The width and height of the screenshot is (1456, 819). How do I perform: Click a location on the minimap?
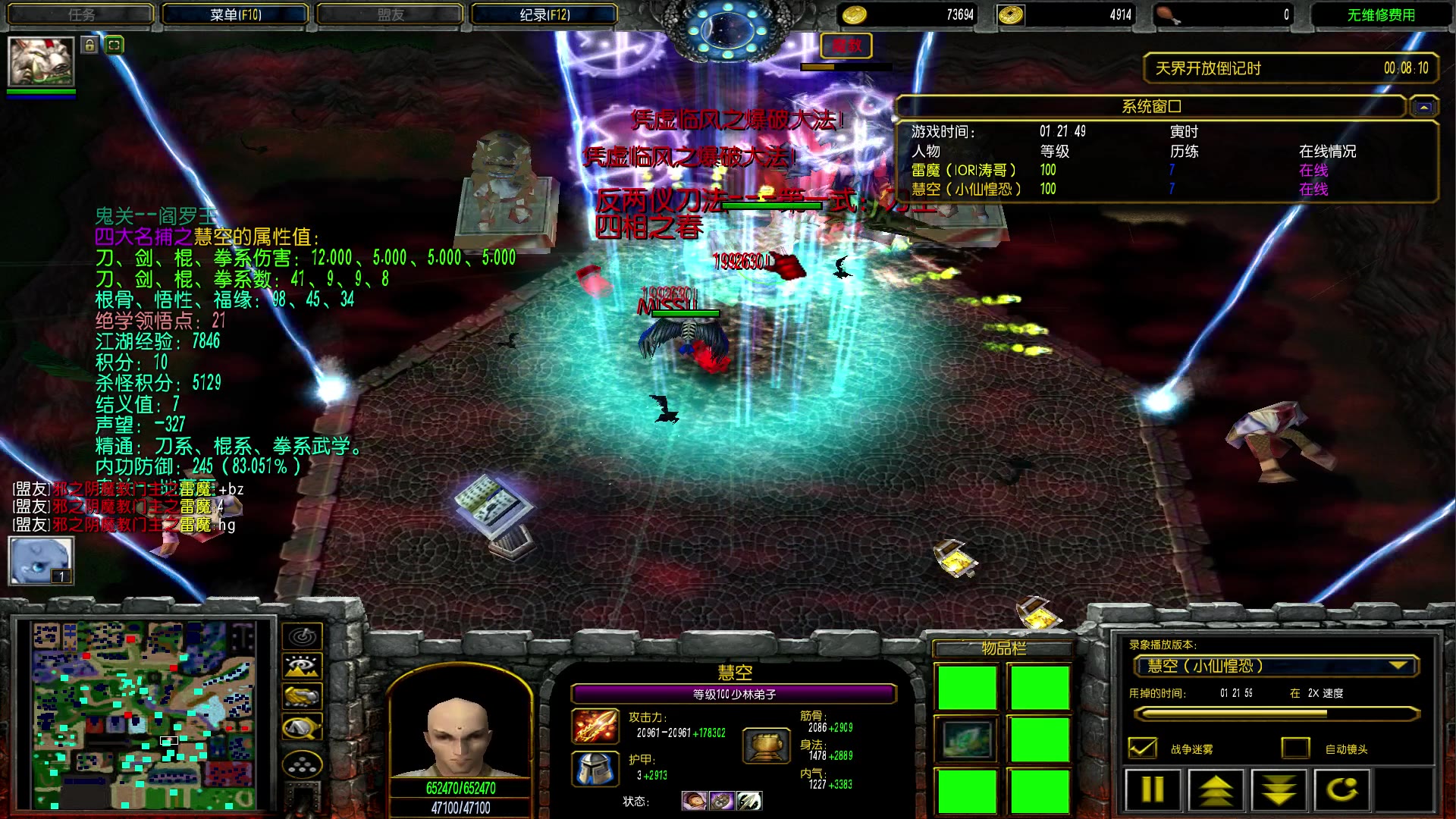point(144,714)
